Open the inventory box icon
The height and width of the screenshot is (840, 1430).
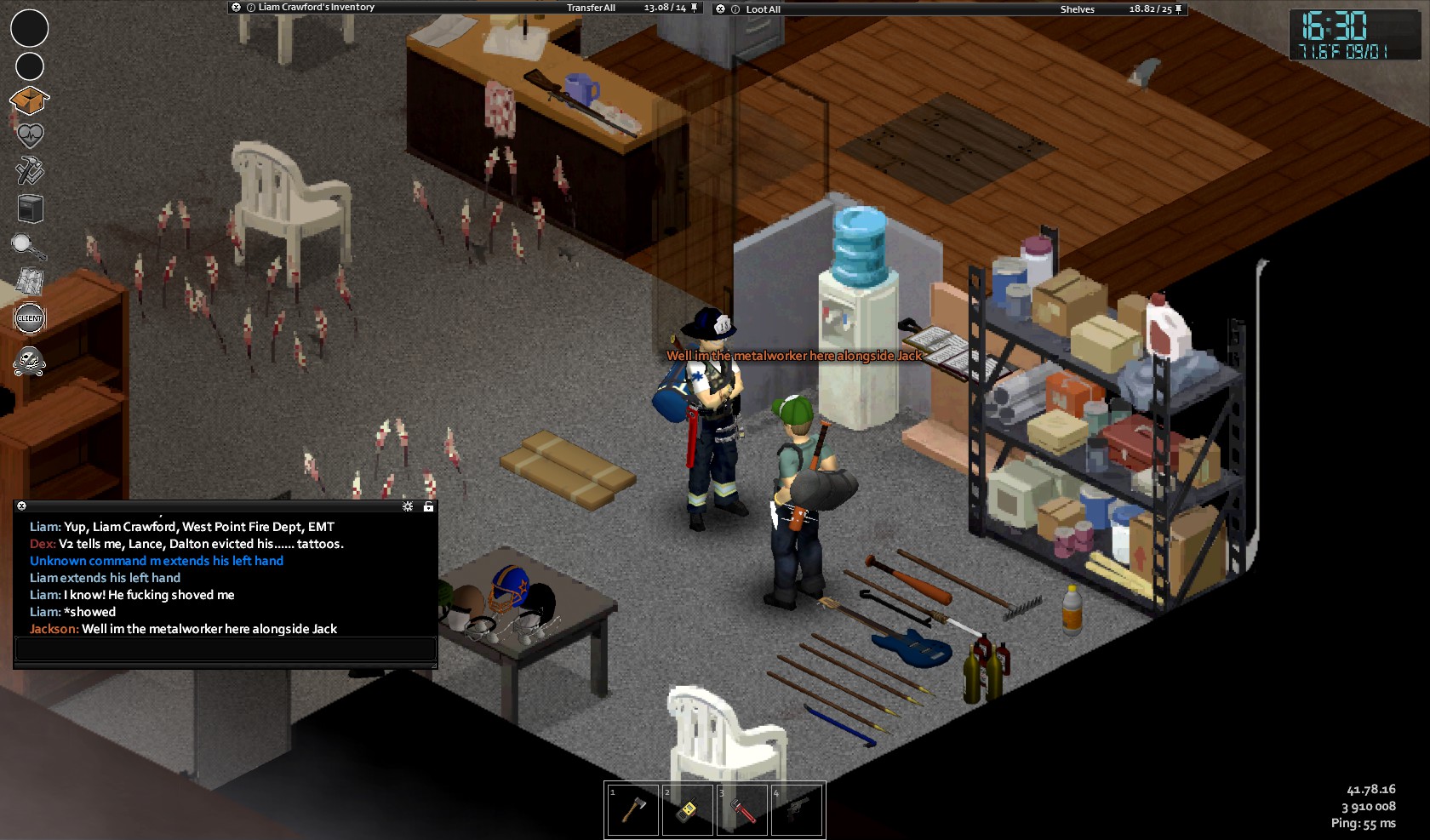tap(30, 100)
